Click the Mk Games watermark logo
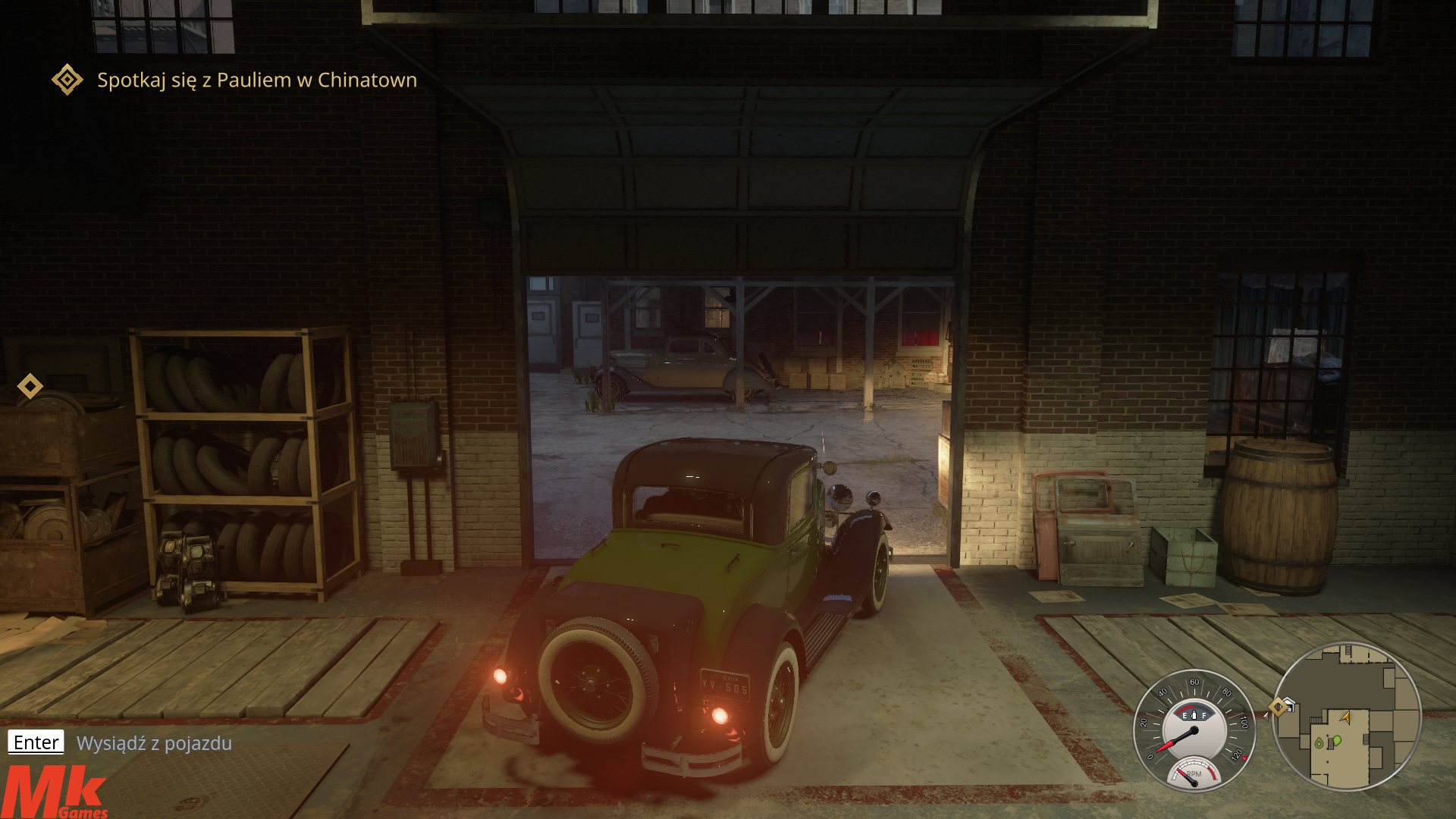 (55, 793)
